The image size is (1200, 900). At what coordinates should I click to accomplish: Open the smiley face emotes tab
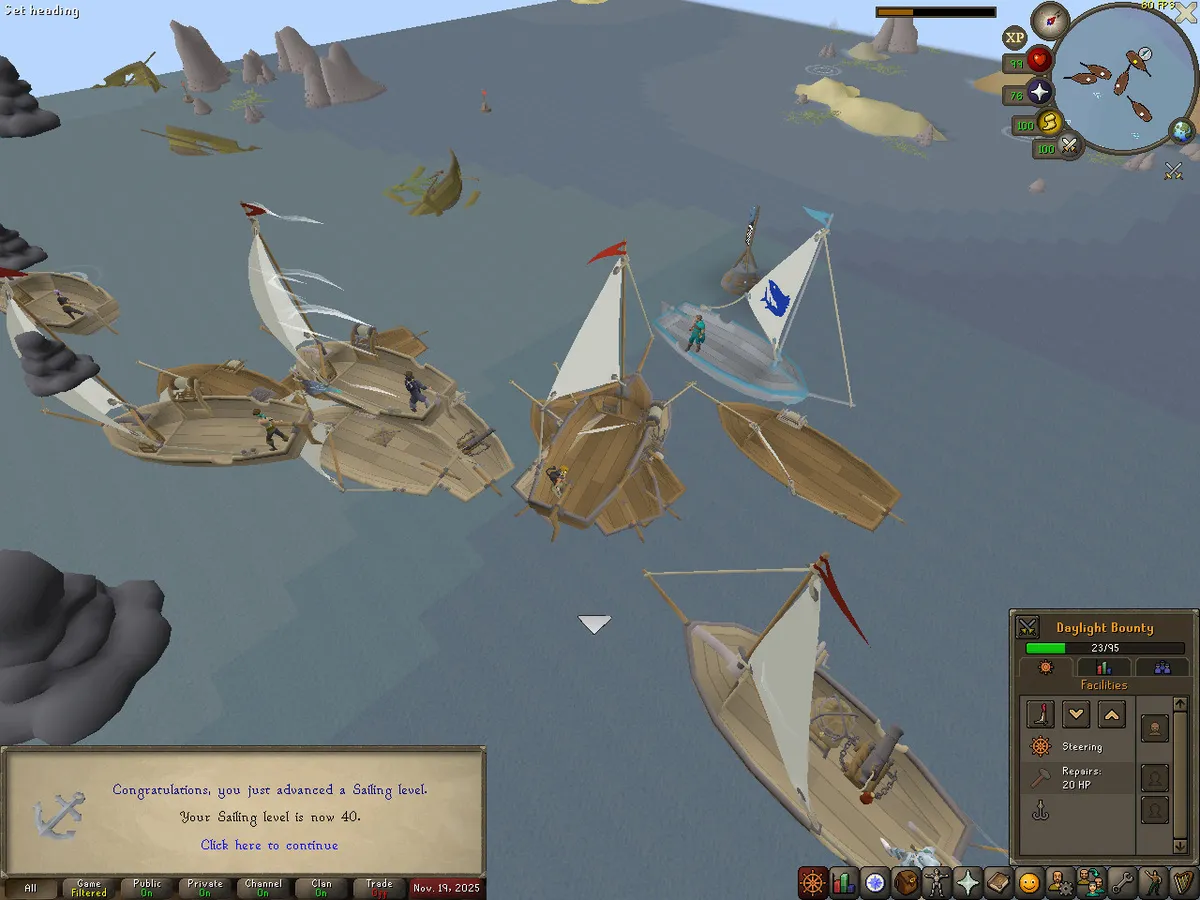tap(1029, 883)
